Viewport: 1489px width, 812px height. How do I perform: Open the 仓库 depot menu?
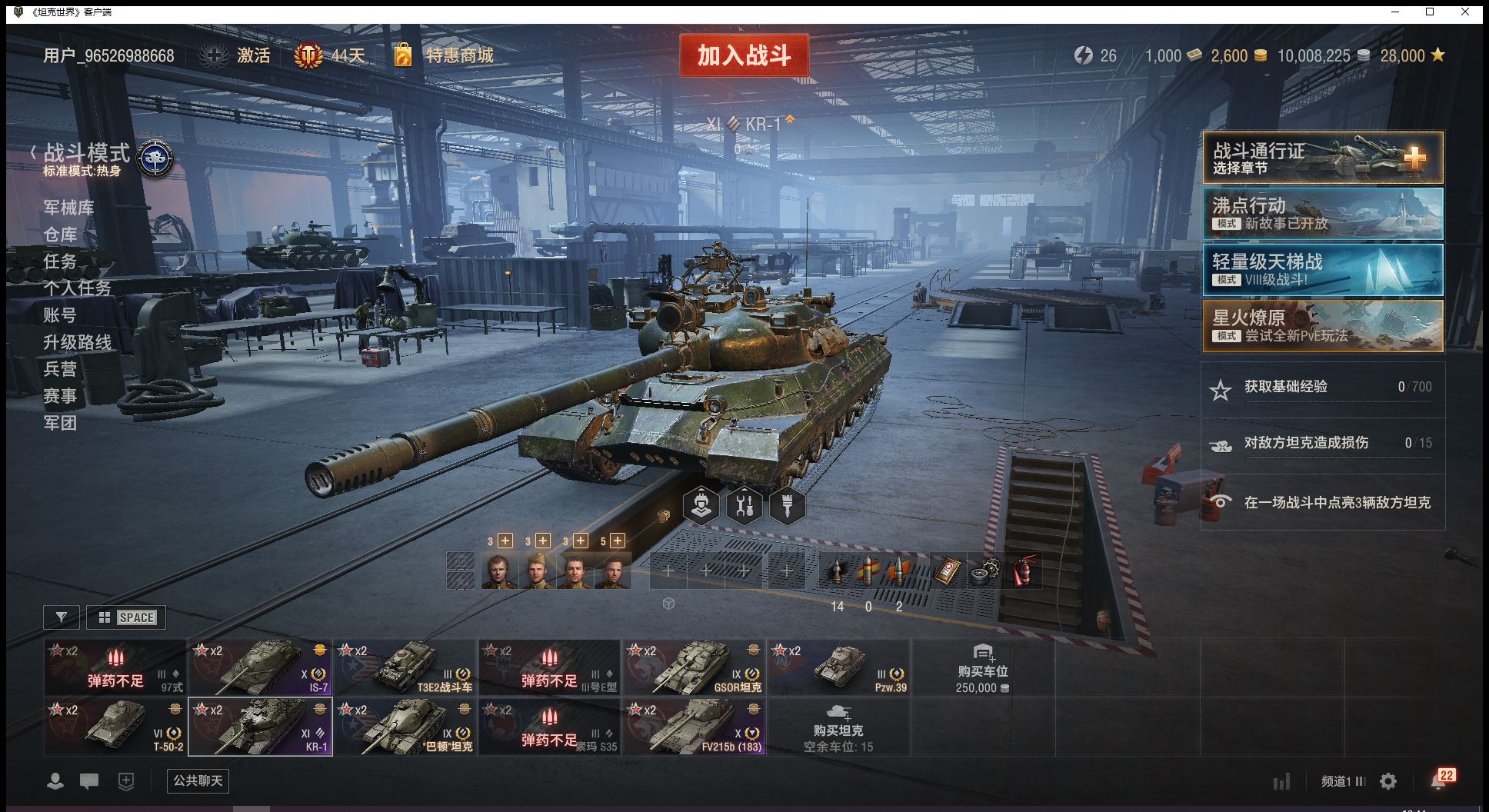pos(60,235)
